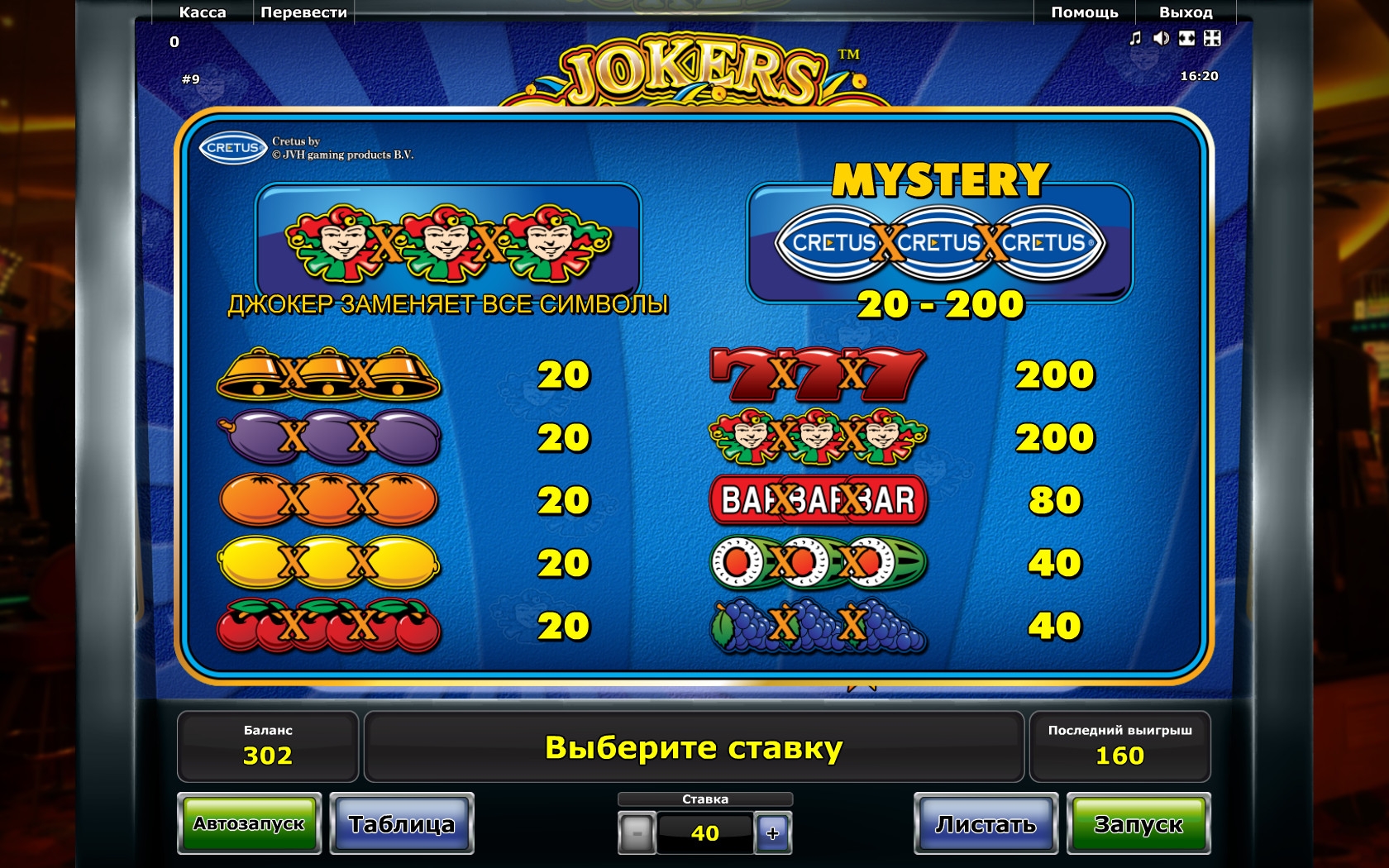The width and height of the screenshot is (1389, 868).
Task: Close the paytable with Таблица button
Action: click(x=402, y=823)
